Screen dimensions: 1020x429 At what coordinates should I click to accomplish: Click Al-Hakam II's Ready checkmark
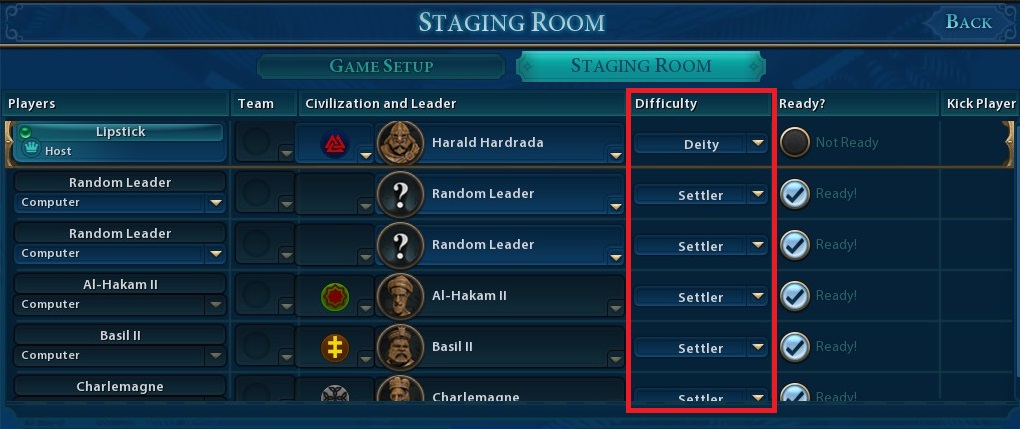click(795, 296)
